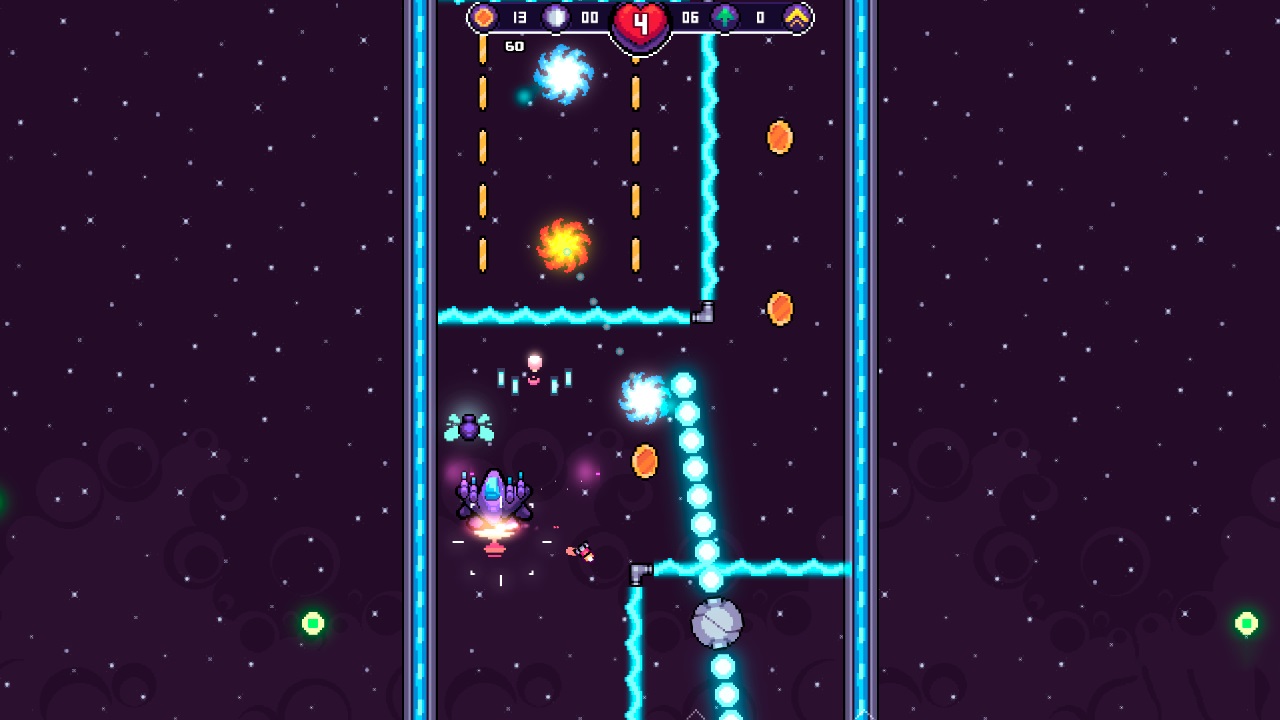Screen dimensions: 1280x720
Task: Click the gray metal boulder at bottom
Action: tap(718, 624)
